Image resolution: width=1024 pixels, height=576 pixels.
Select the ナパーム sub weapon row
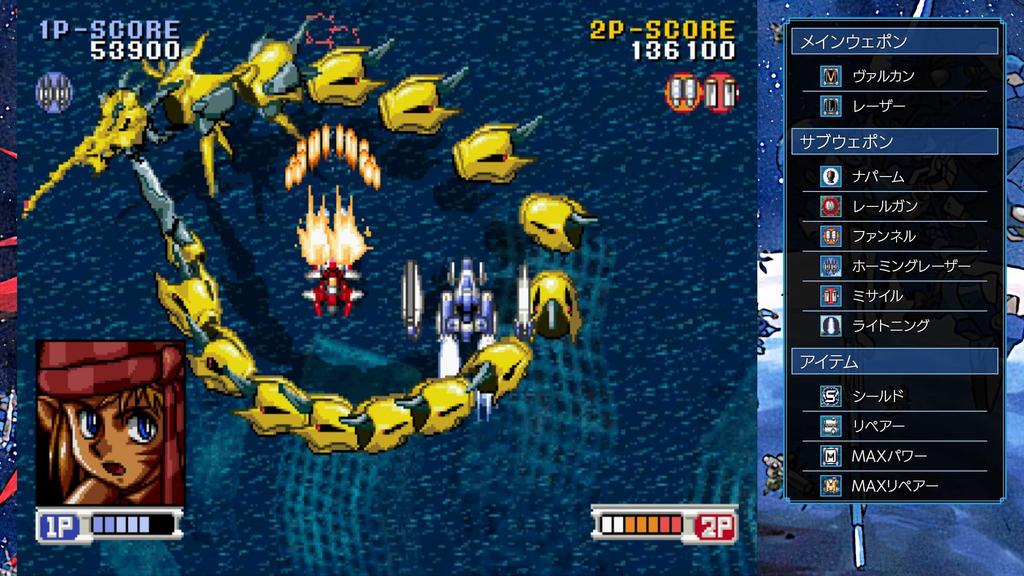pos(878,176)
